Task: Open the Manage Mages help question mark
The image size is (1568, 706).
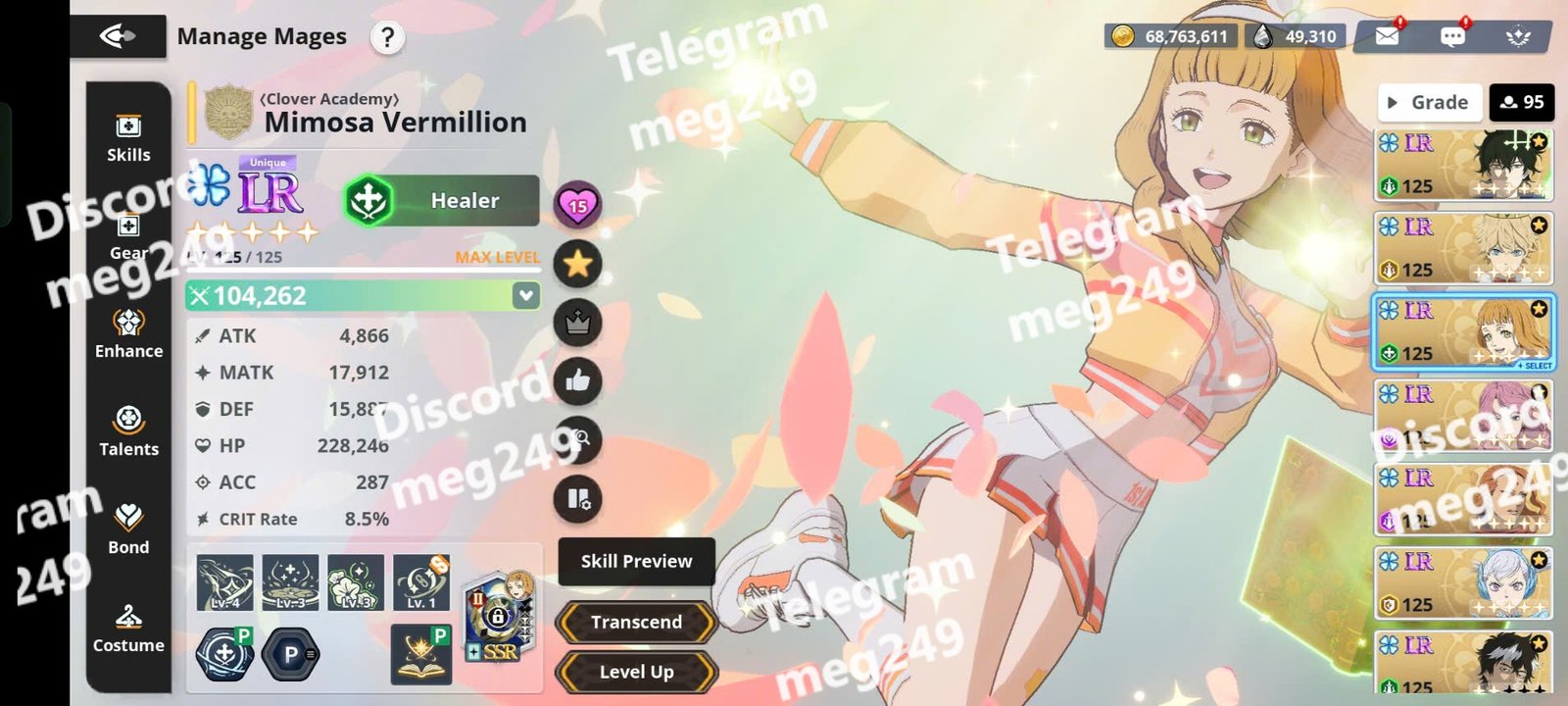Action: [387, 38]
